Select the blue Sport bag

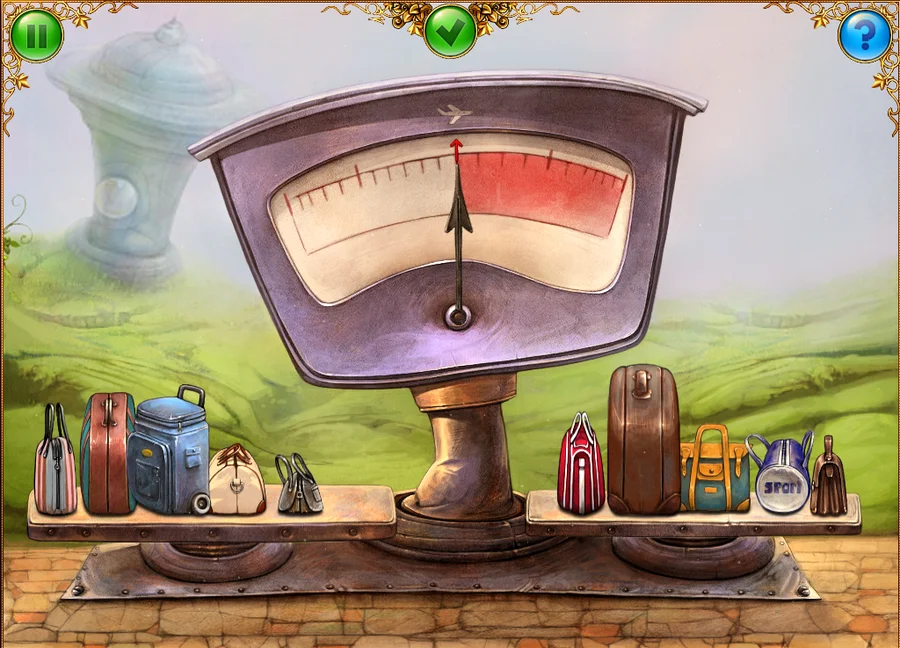click(x=781, y=475)
